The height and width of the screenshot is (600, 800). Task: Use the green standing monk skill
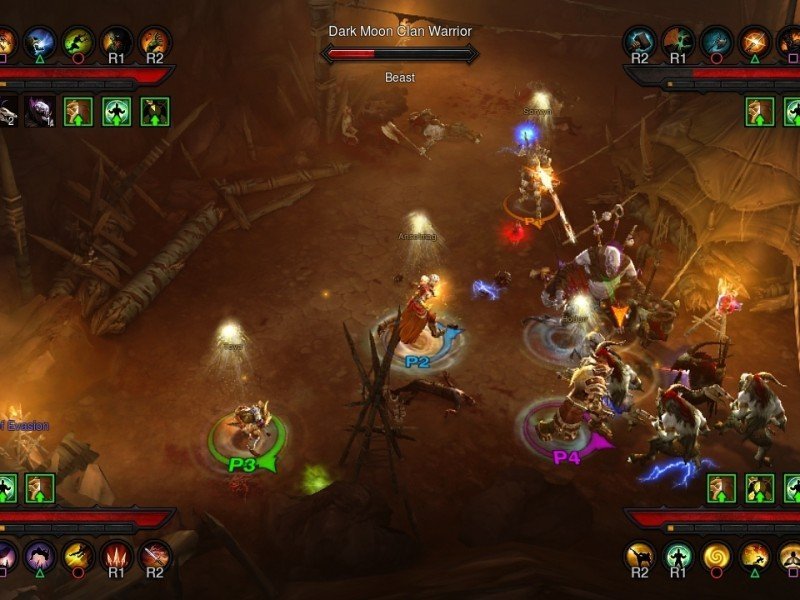[679, 556]
